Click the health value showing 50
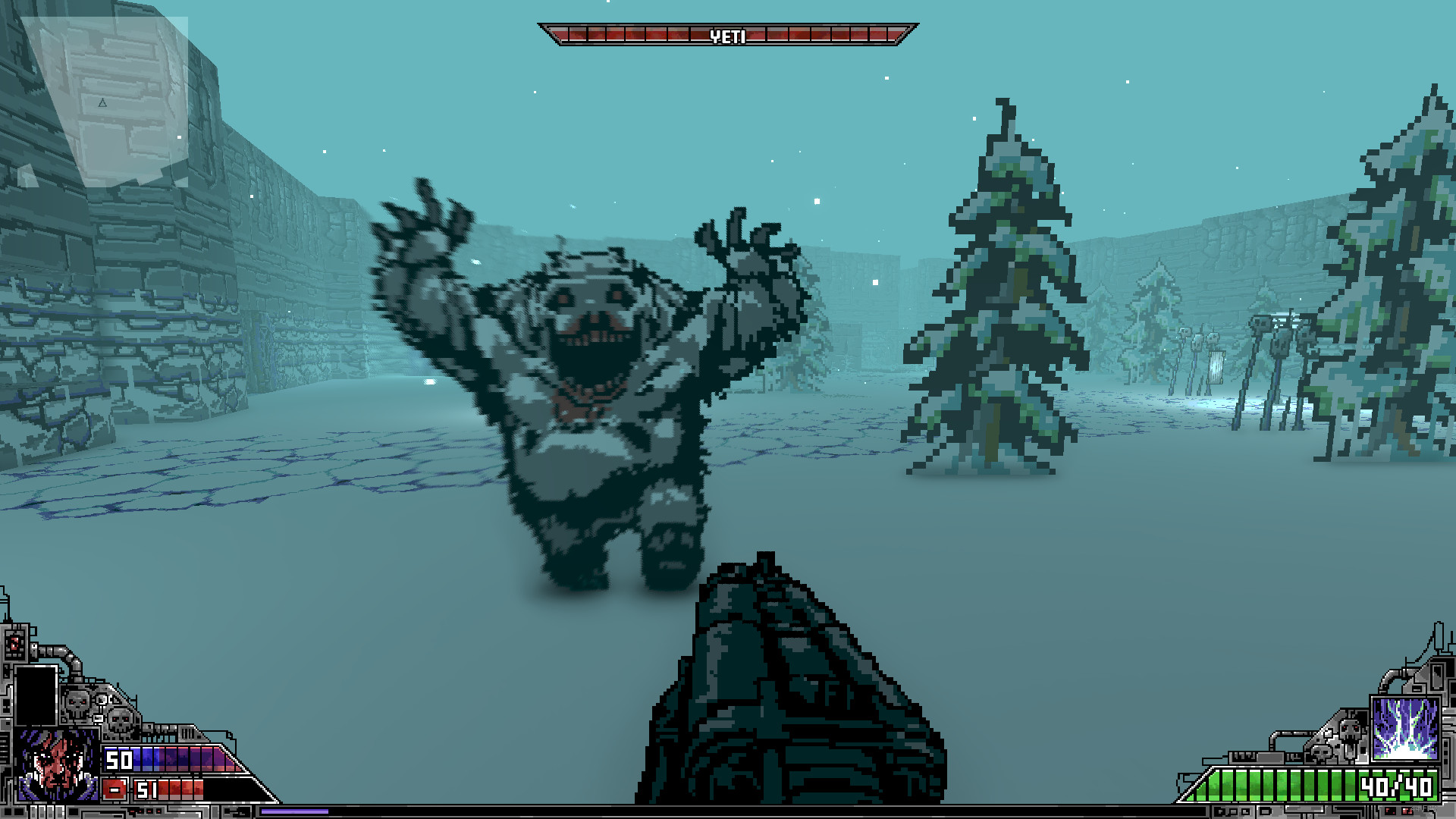The height and width of the screenshot is (819, 1456). click(x=120, y=761)
